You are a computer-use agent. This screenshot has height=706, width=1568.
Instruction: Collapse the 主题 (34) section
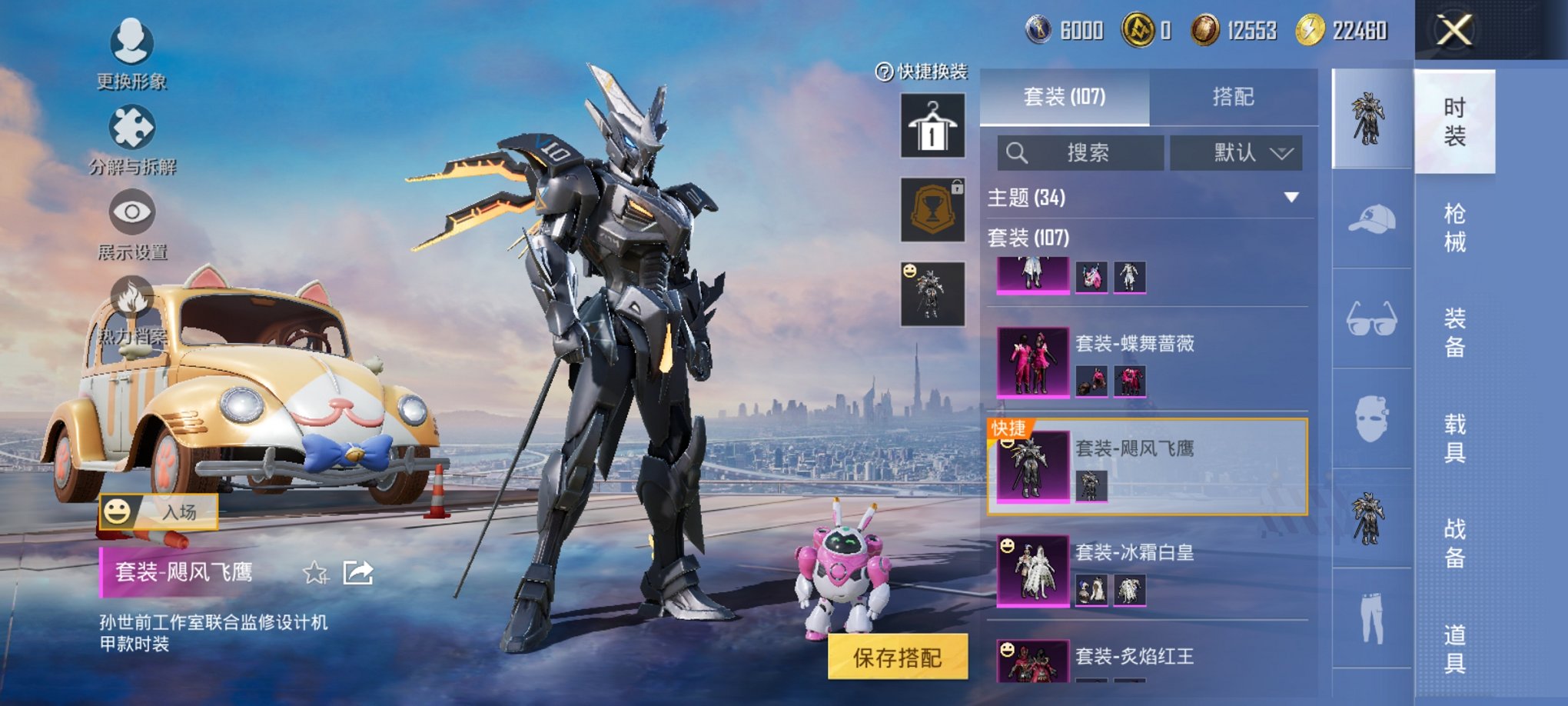(1291, 195)
